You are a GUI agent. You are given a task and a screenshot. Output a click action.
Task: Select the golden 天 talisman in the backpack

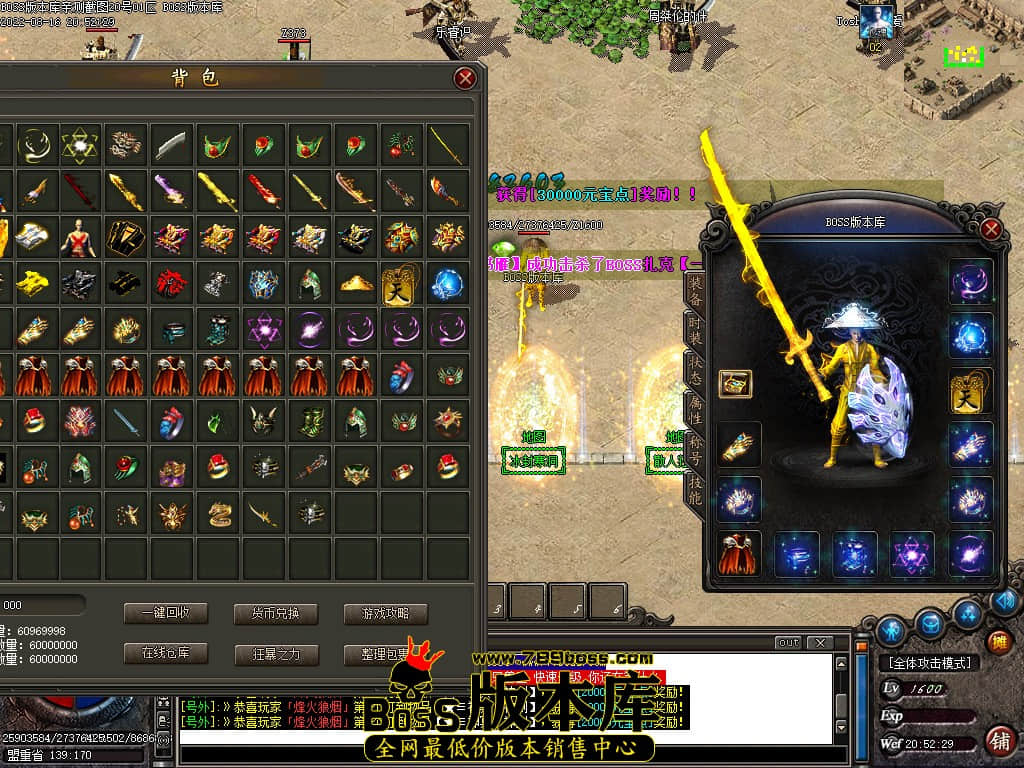(401, 284)
